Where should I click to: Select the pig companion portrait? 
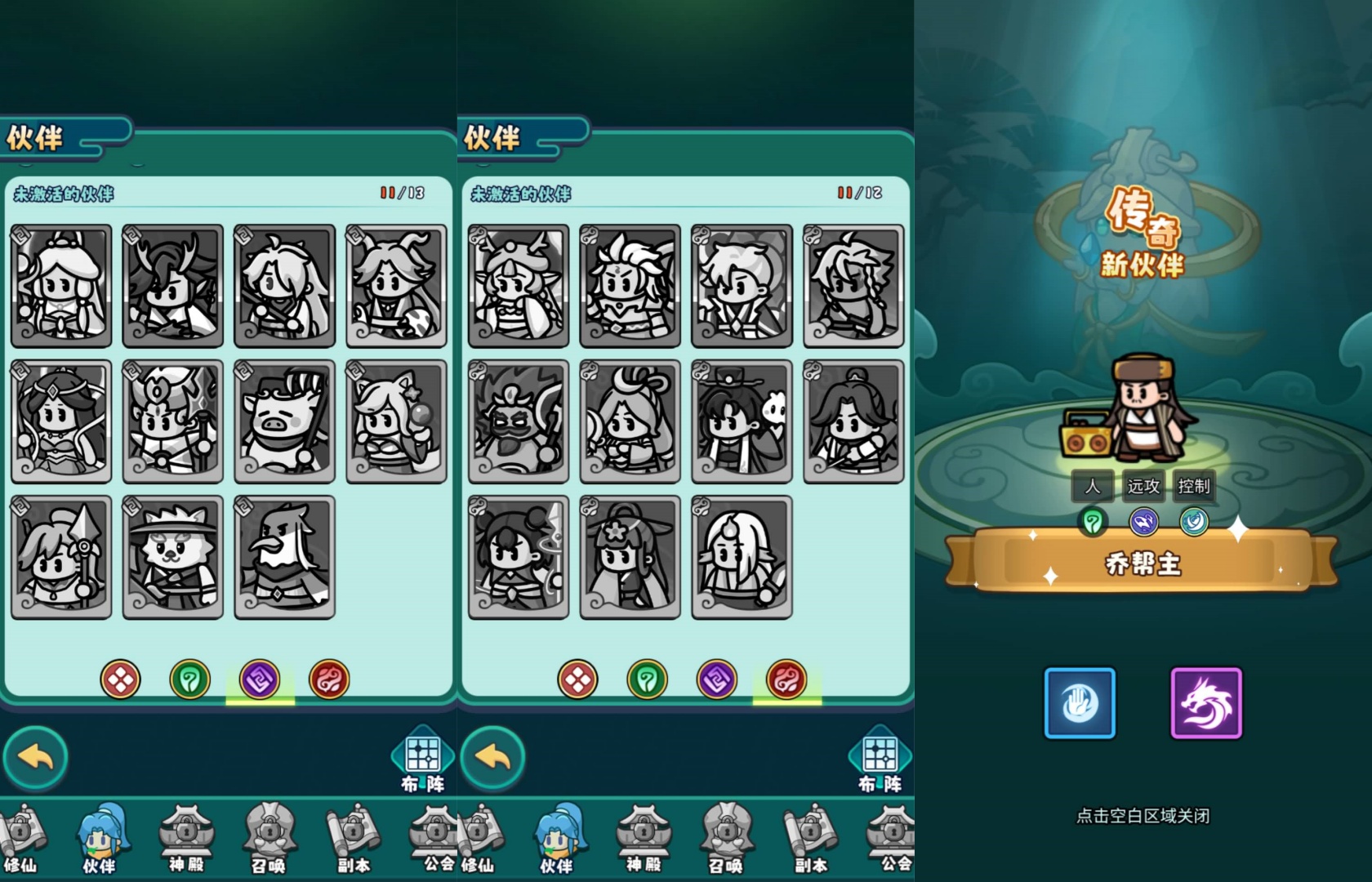click(x=284, y=421)
